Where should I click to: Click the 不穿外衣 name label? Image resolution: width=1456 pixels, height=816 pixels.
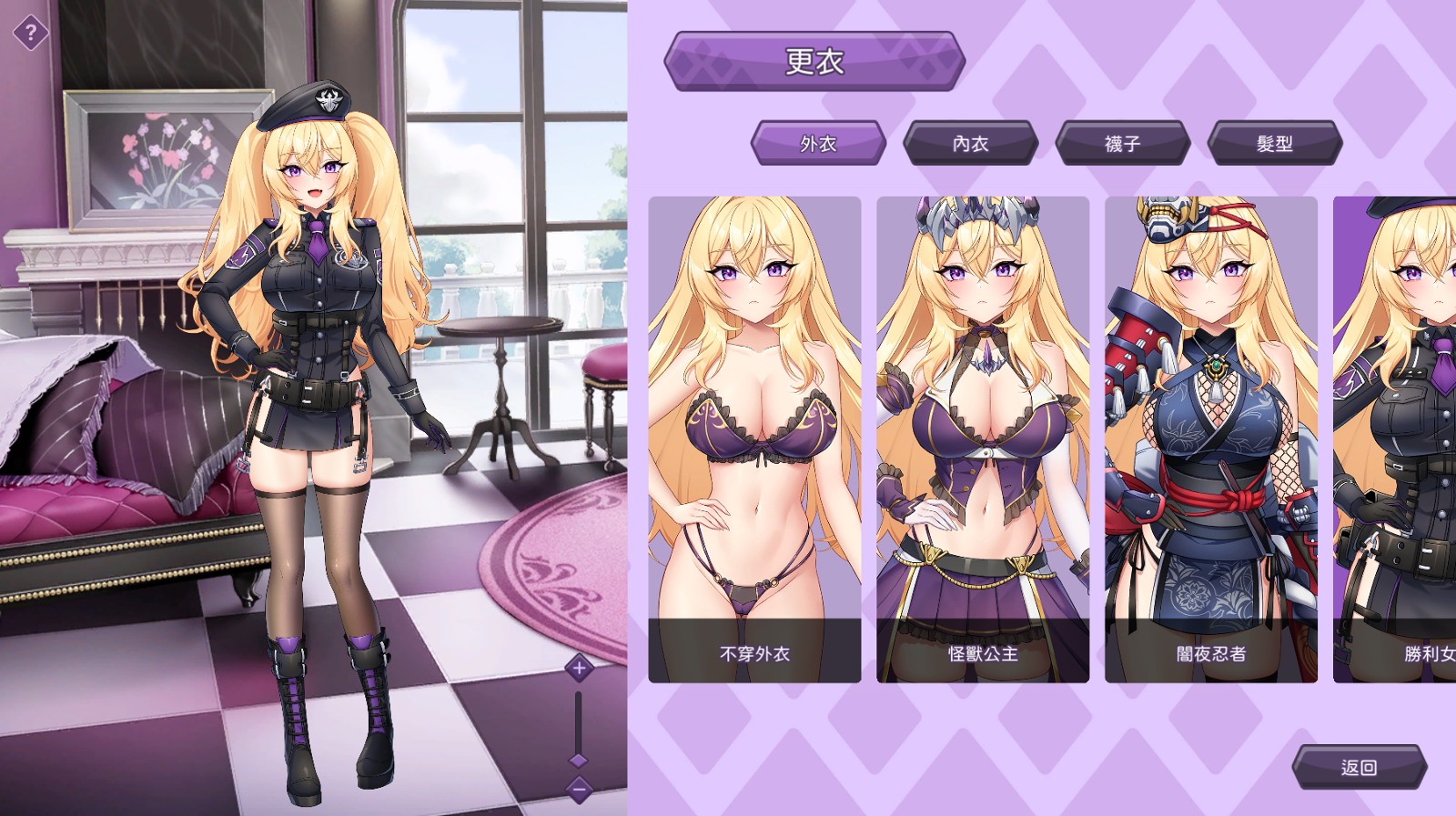pyautogui.click(x=754, y=653)
